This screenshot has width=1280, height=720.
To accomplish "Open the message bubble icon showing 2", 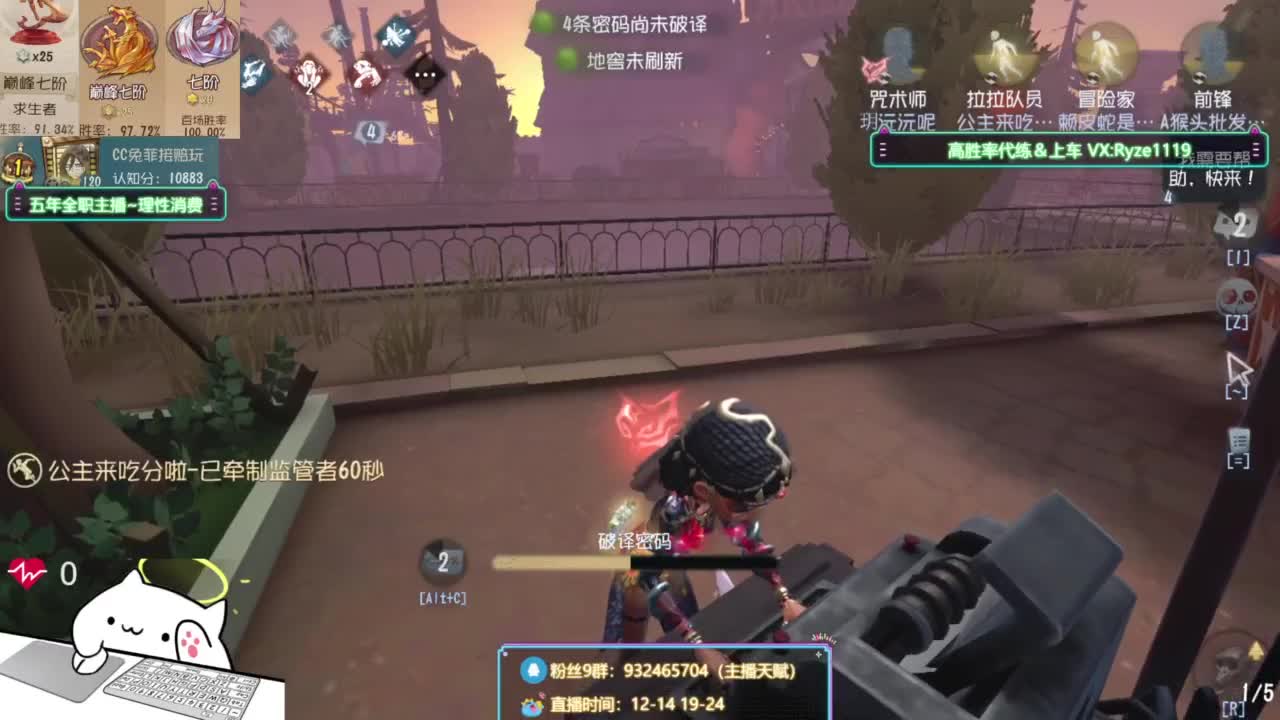I will pyautogui.click(x=1237, y=228).
